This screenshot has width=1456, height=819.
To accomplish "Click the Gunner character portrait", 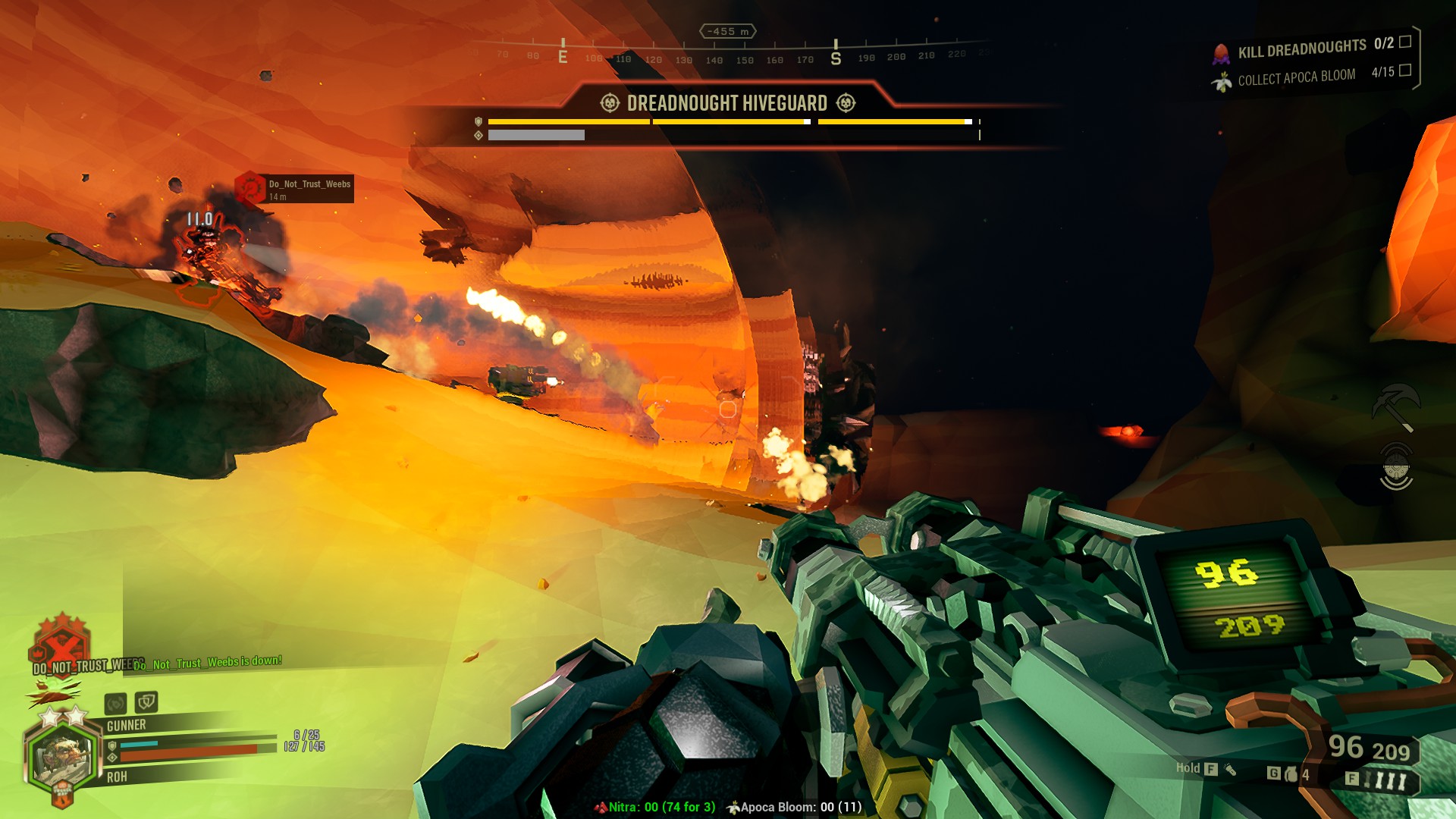I will click(x=61, y=756).
